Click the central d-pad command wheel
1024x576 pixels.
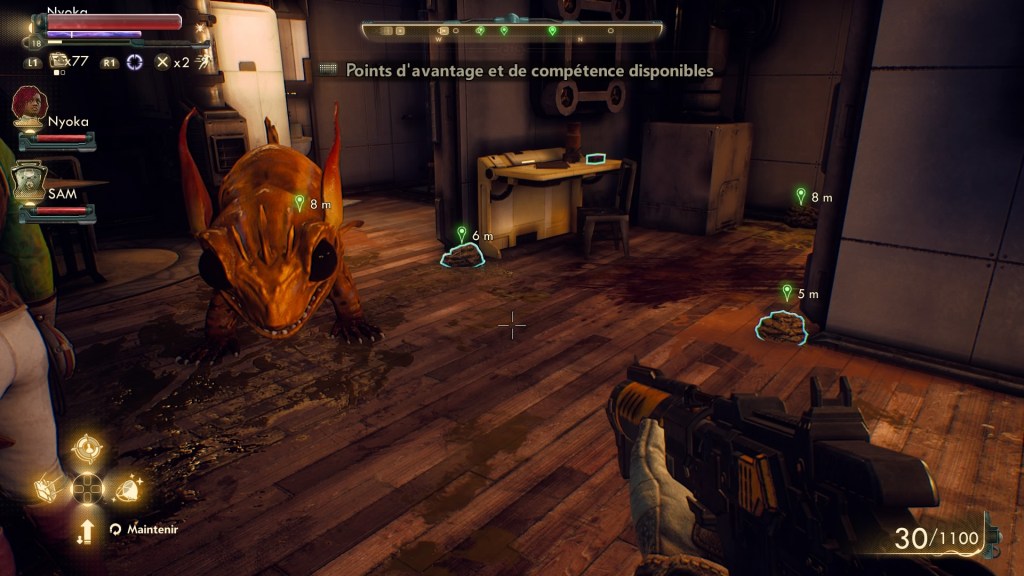point(87,488)
